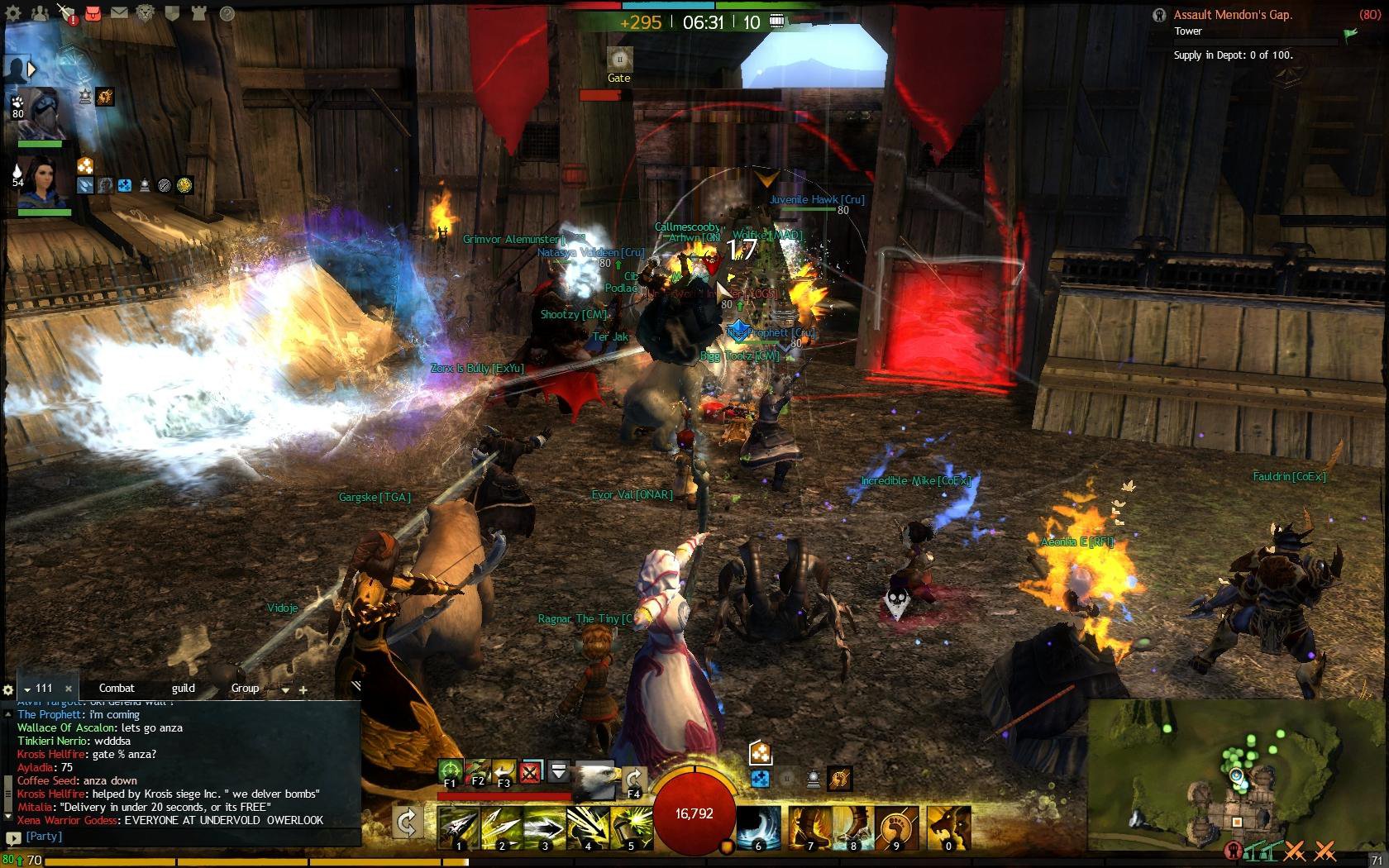Click the Party chat input field

click(x=190, y=837)
